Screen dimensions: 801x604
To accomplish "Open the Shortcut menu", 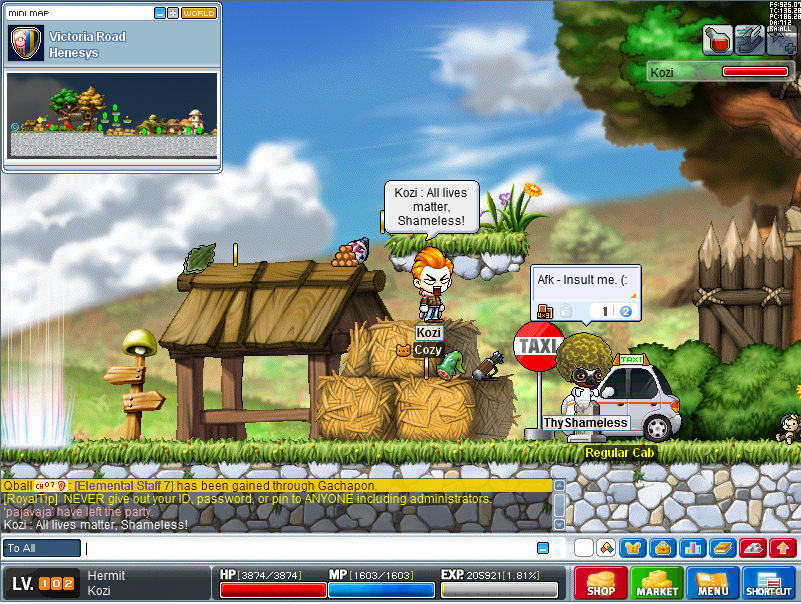I will (x=768, y=583).
